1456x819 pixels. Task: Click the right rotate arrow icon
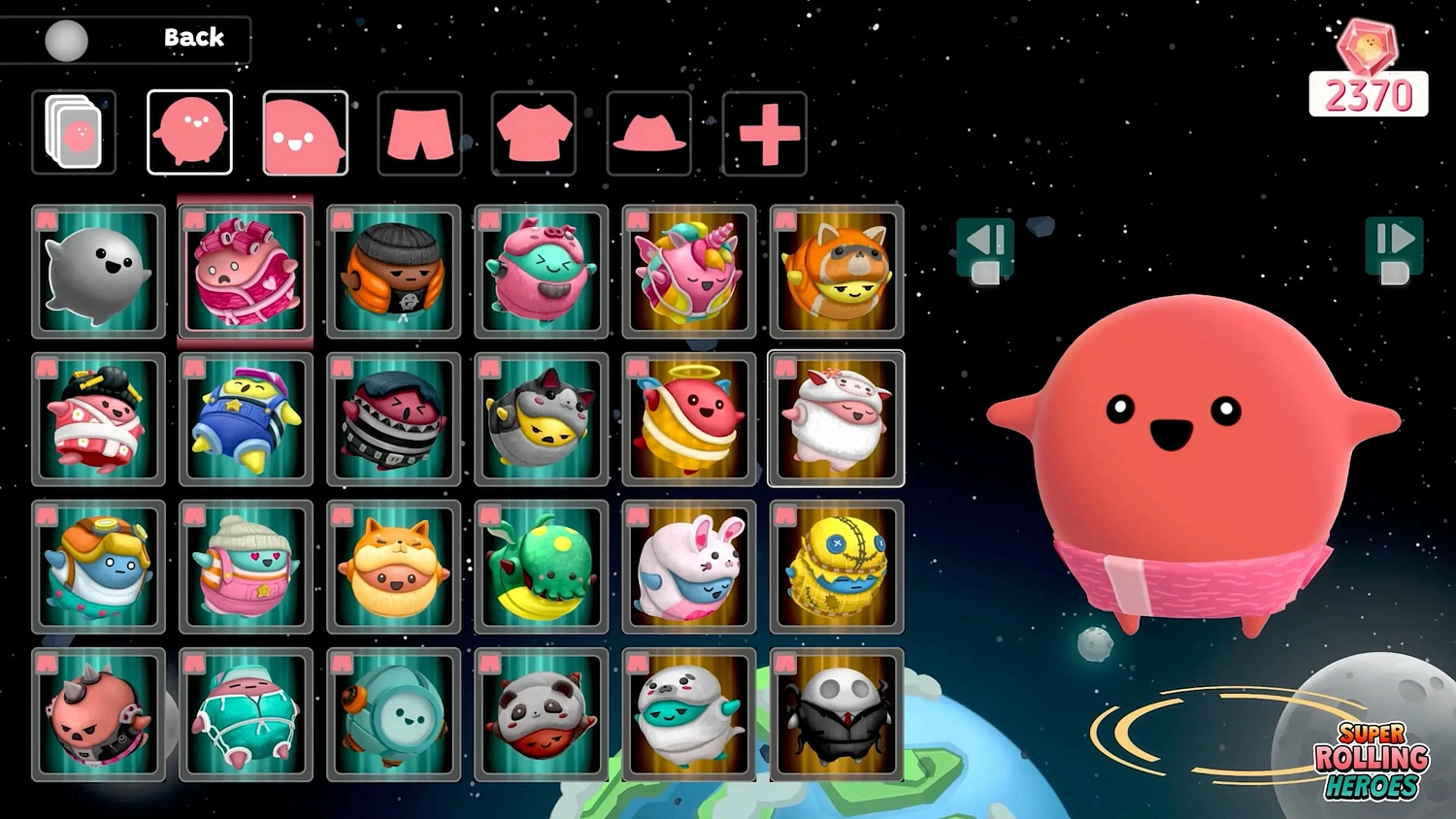coord(1395,243)
